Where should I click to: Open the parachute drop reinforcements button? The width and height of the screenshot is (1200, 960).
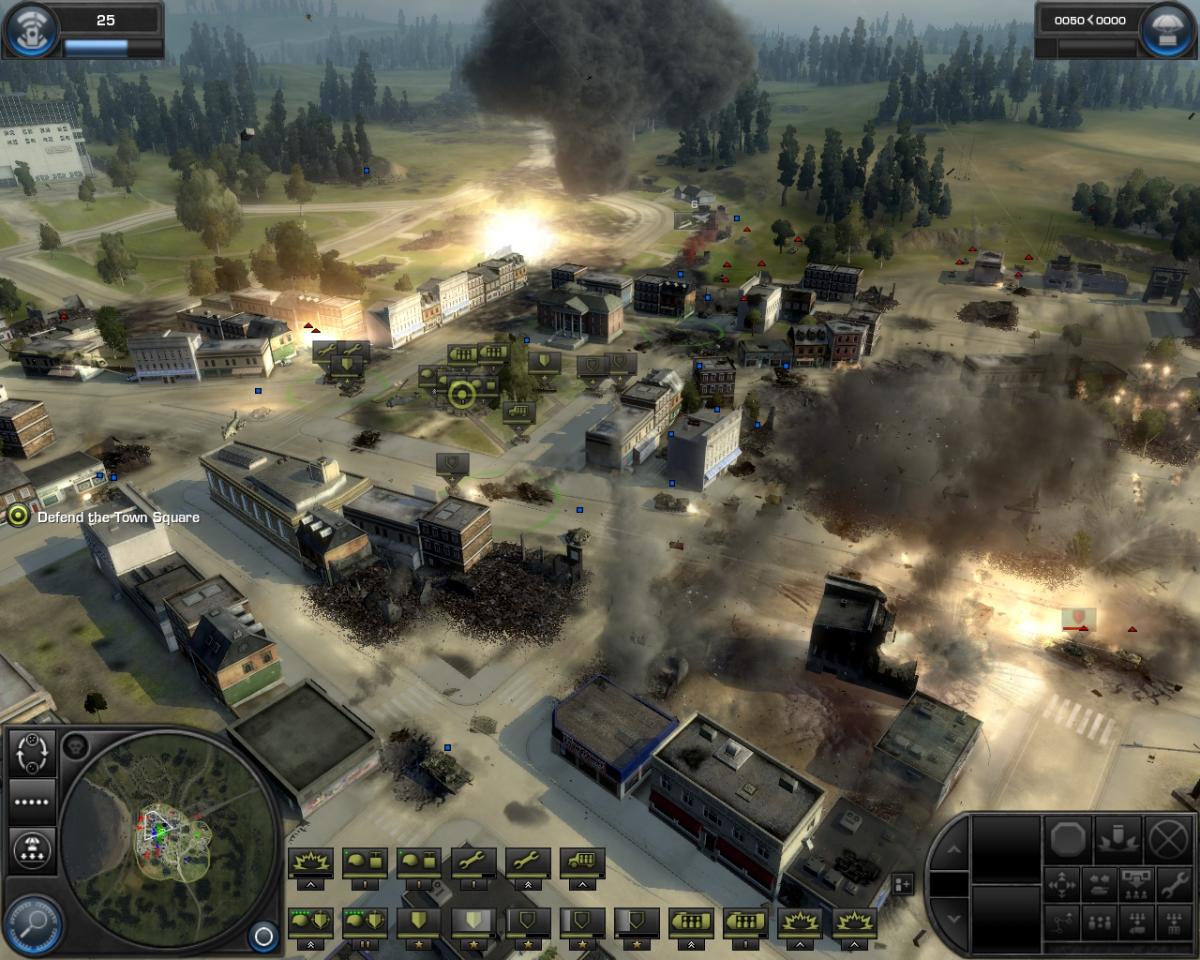tap(32, 849)
